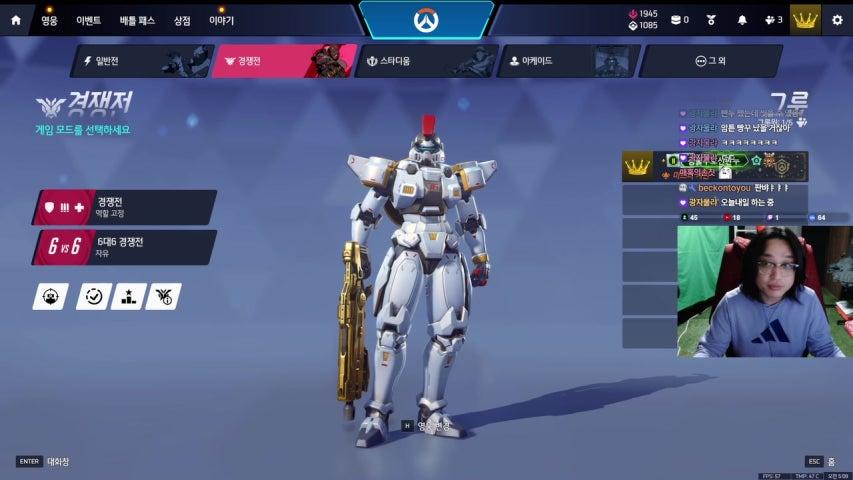Open the 이벤트 events menu
The image size is (853, 480).
89,20
